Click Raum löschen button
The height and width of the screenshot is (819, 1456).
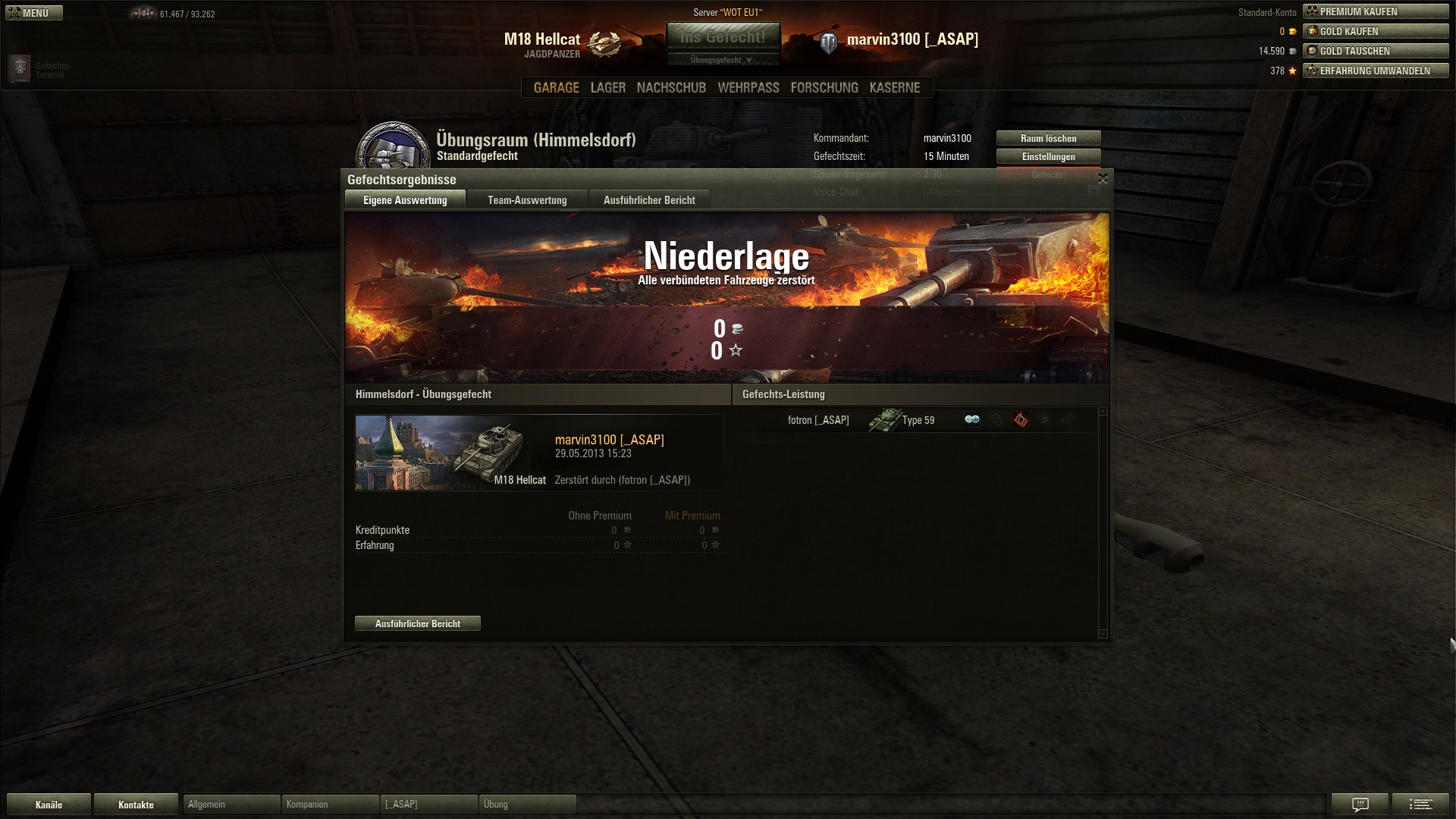[x=1048, y=139]
